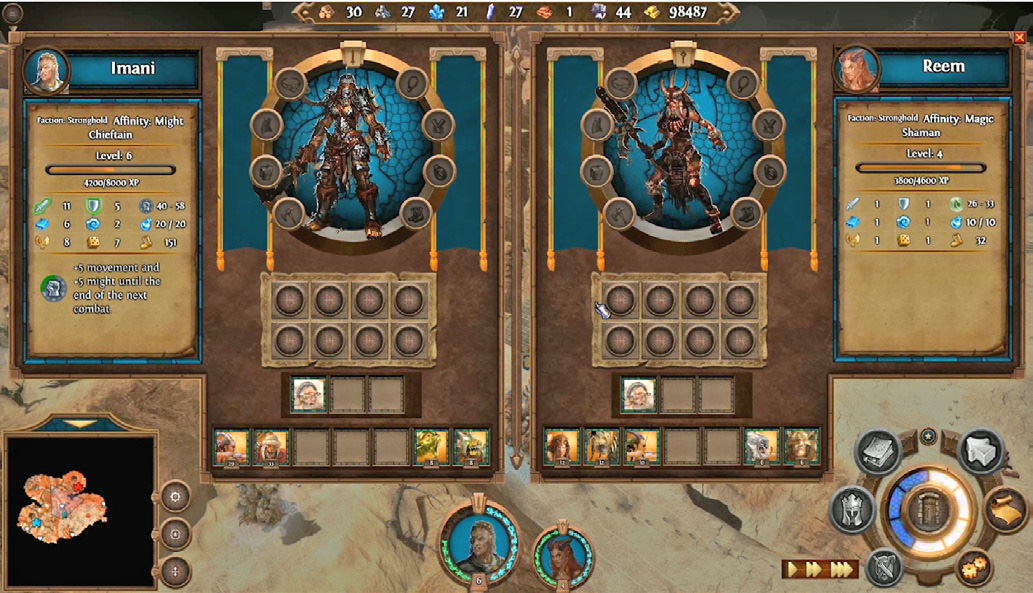Viewport: 1033px width, 593px height.
Task: Open the town buildings screen
Action: click(x=981, y=451)
